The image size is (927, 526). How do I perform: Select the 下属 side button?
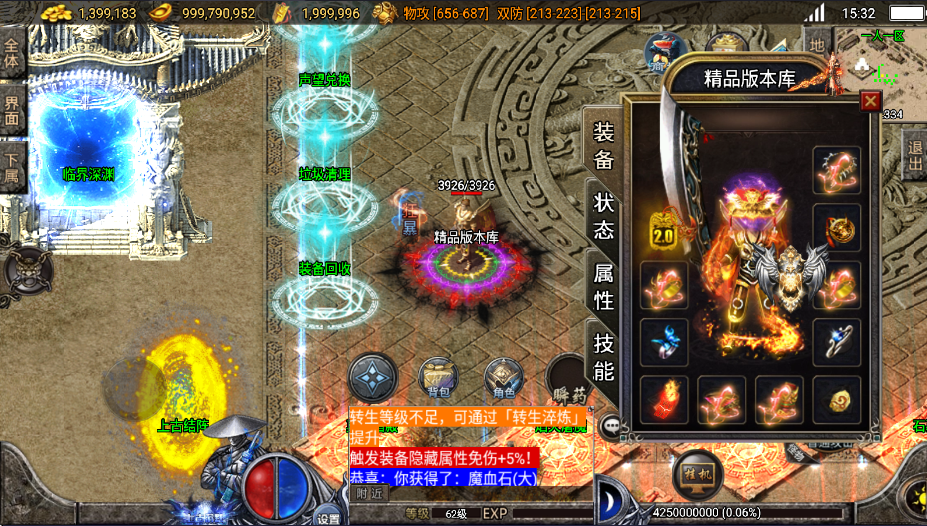12,167
